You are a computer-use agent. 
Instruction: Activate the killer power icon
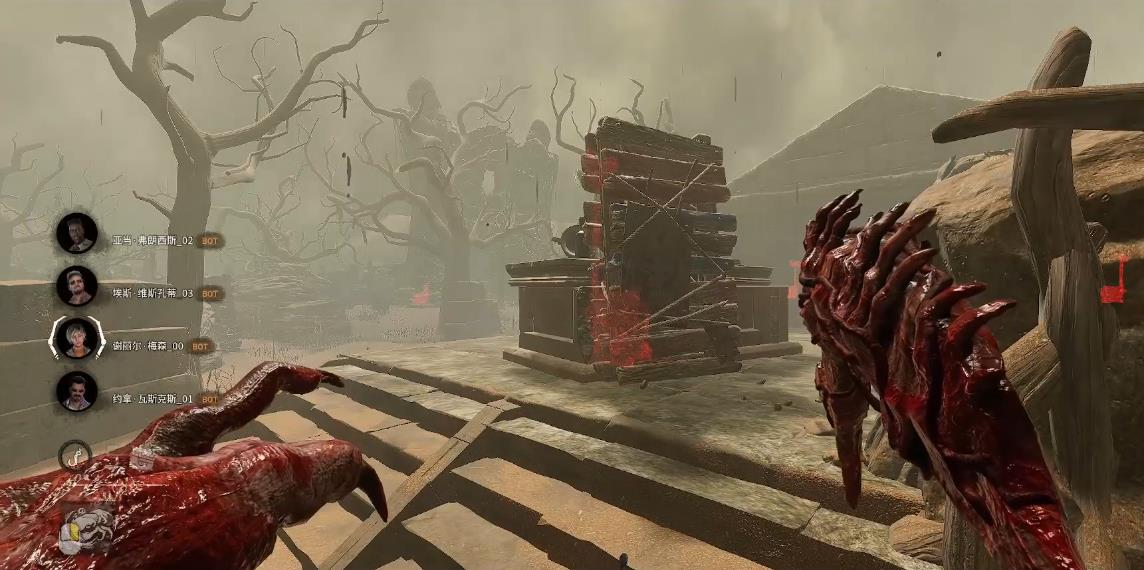point(83,532)
